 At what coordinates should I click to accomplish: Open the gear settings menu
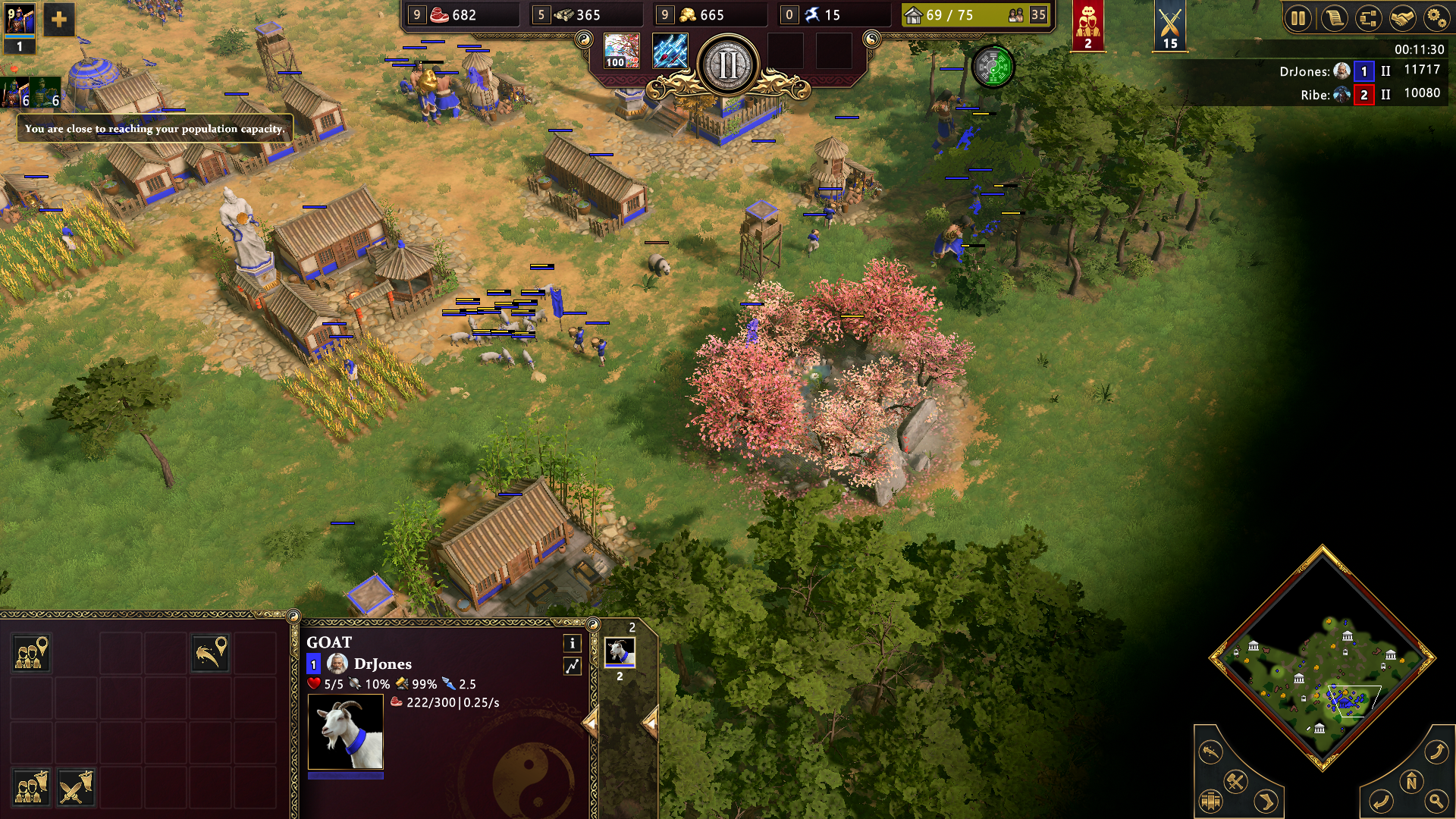coord(1436,18)
